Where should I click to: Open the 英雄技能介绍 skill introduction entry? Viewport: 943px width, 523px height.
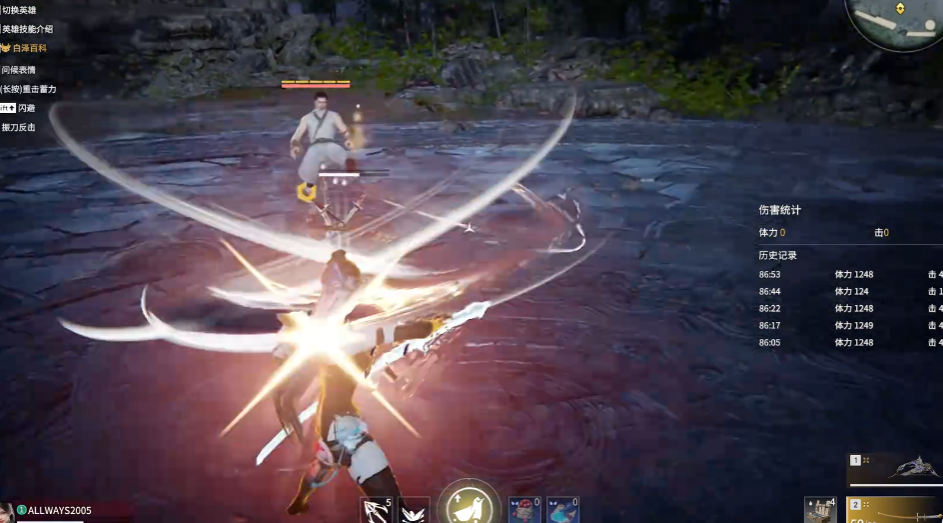pos(28,29)
